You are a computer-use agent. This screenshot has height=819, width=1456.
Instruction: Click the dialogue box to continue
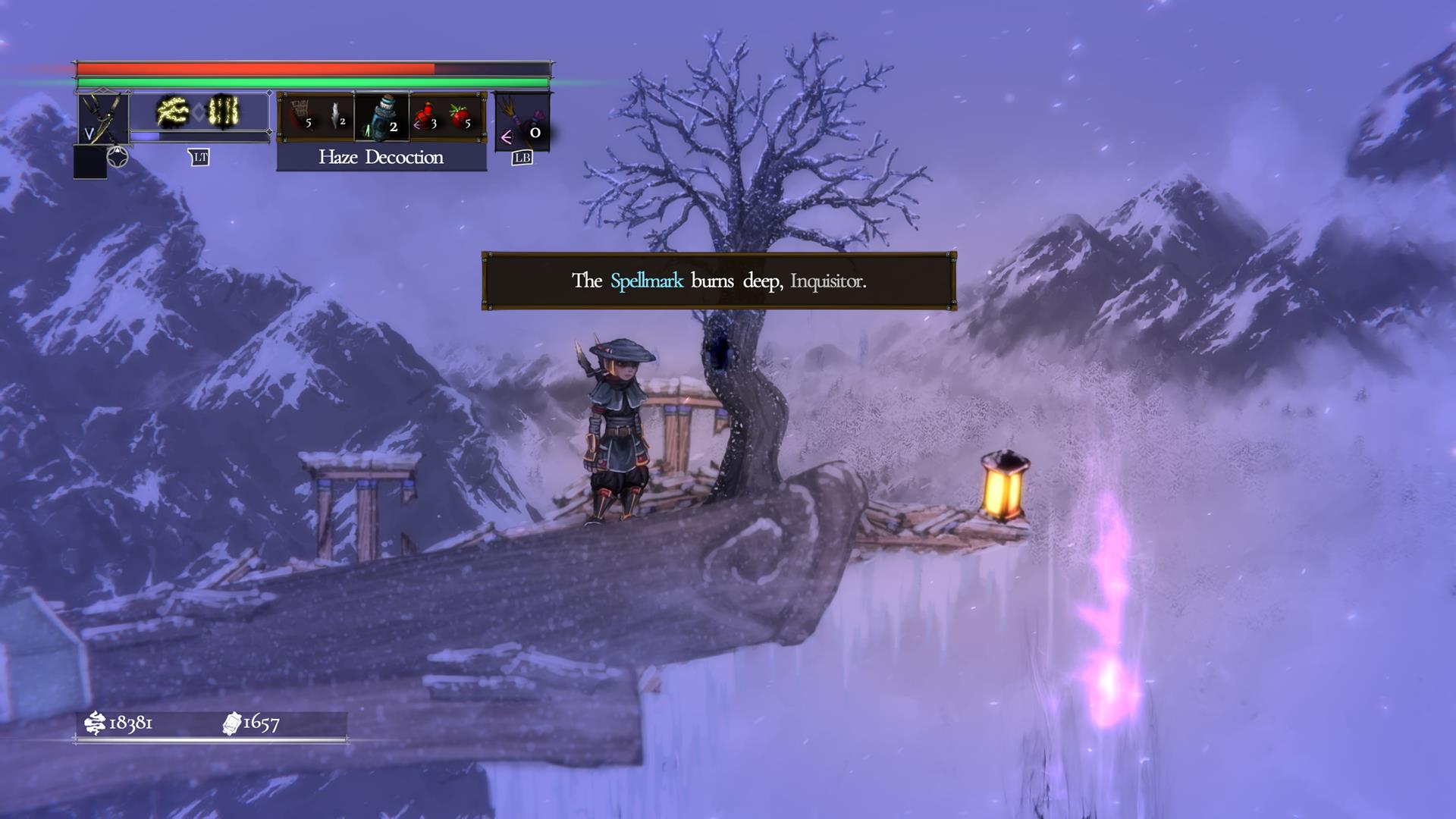(x=718, y=281)
